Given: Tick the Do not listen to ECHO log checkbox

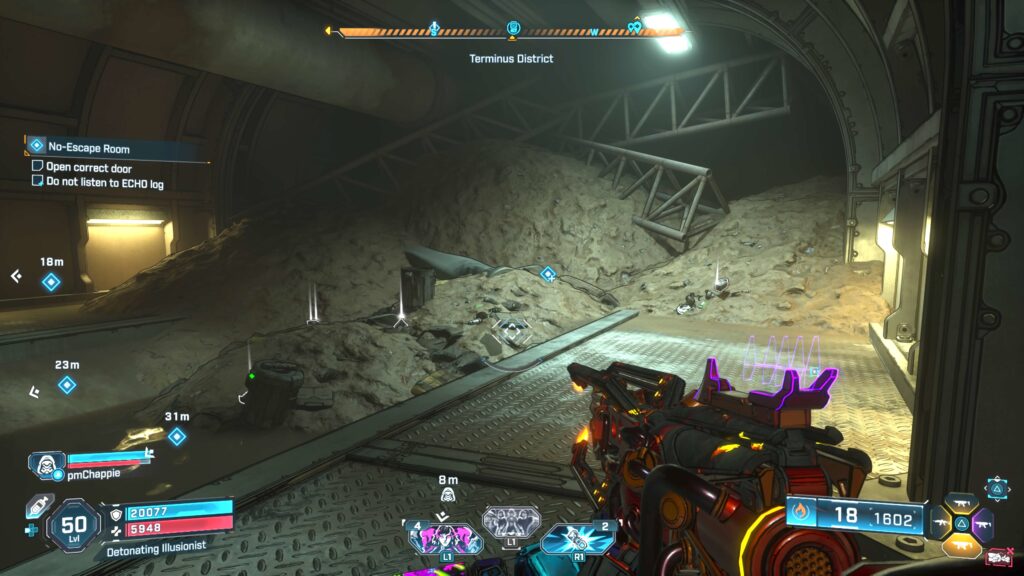Looking at the screenshot, I should [x=38, y=182].
